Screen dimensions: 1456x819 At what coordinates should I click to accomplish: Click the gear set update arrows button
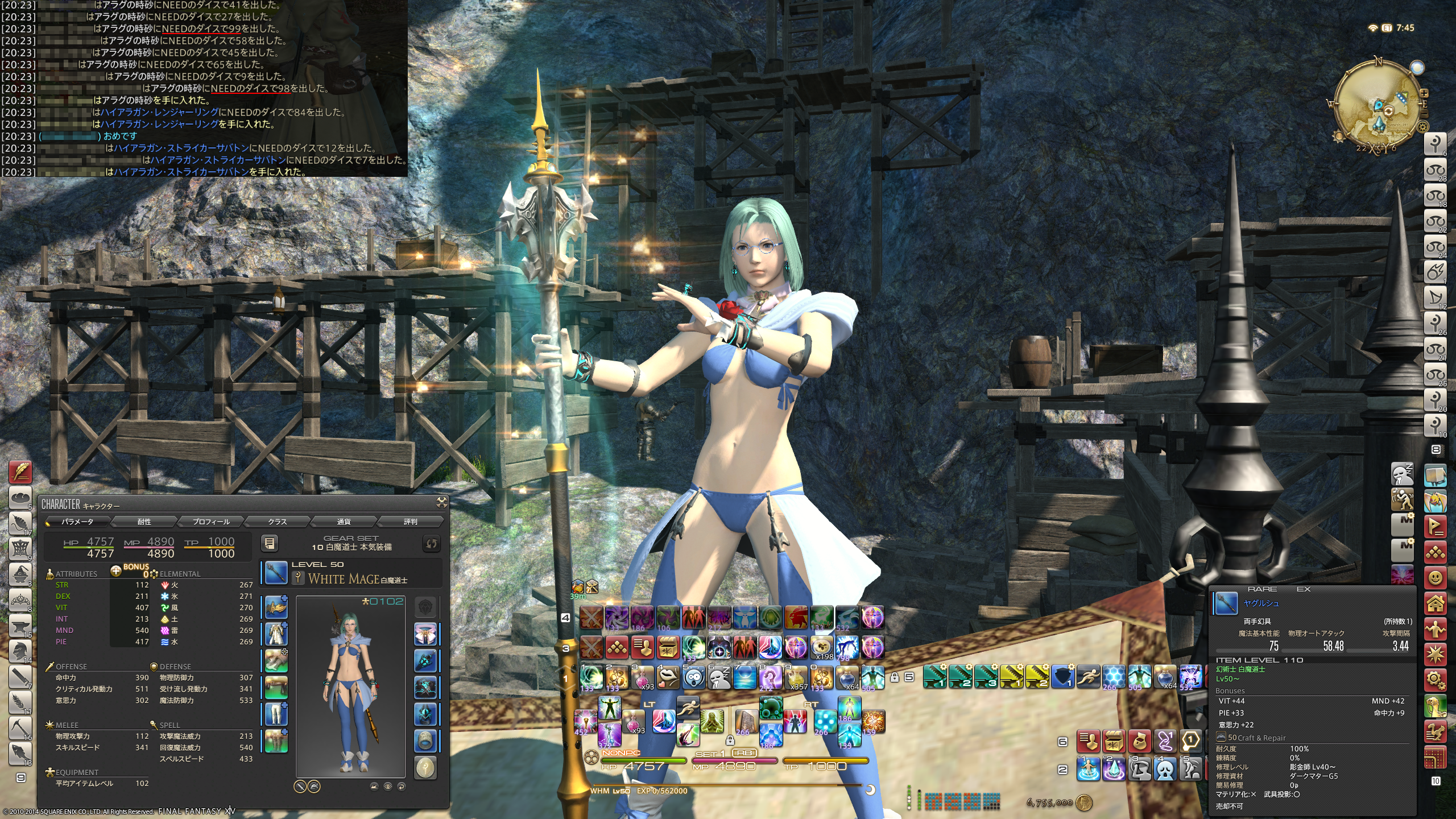pyautogui.click(x=432, y=544)
